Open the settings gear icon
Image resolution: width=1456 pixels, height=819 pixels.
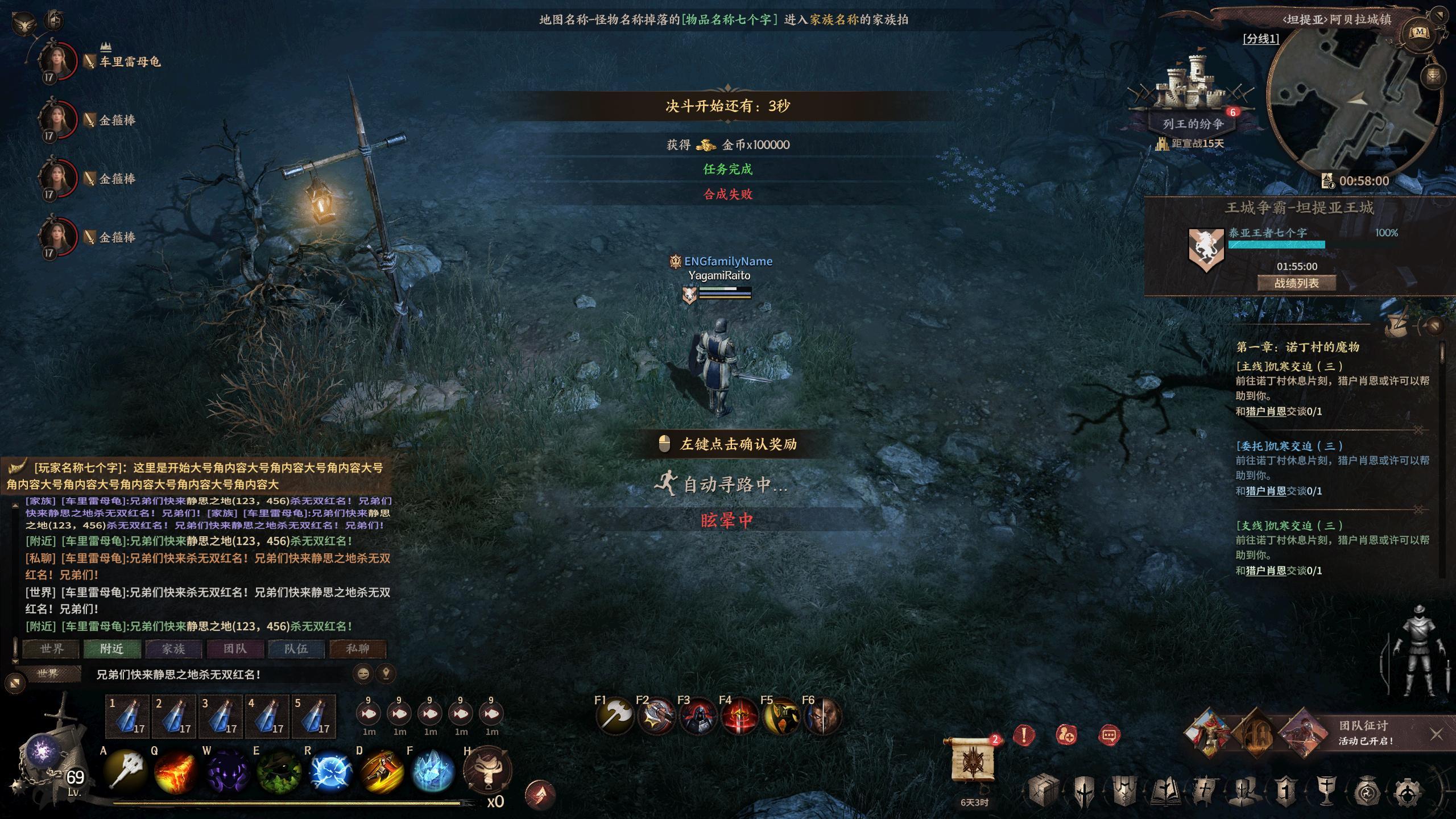[1408, 791]
